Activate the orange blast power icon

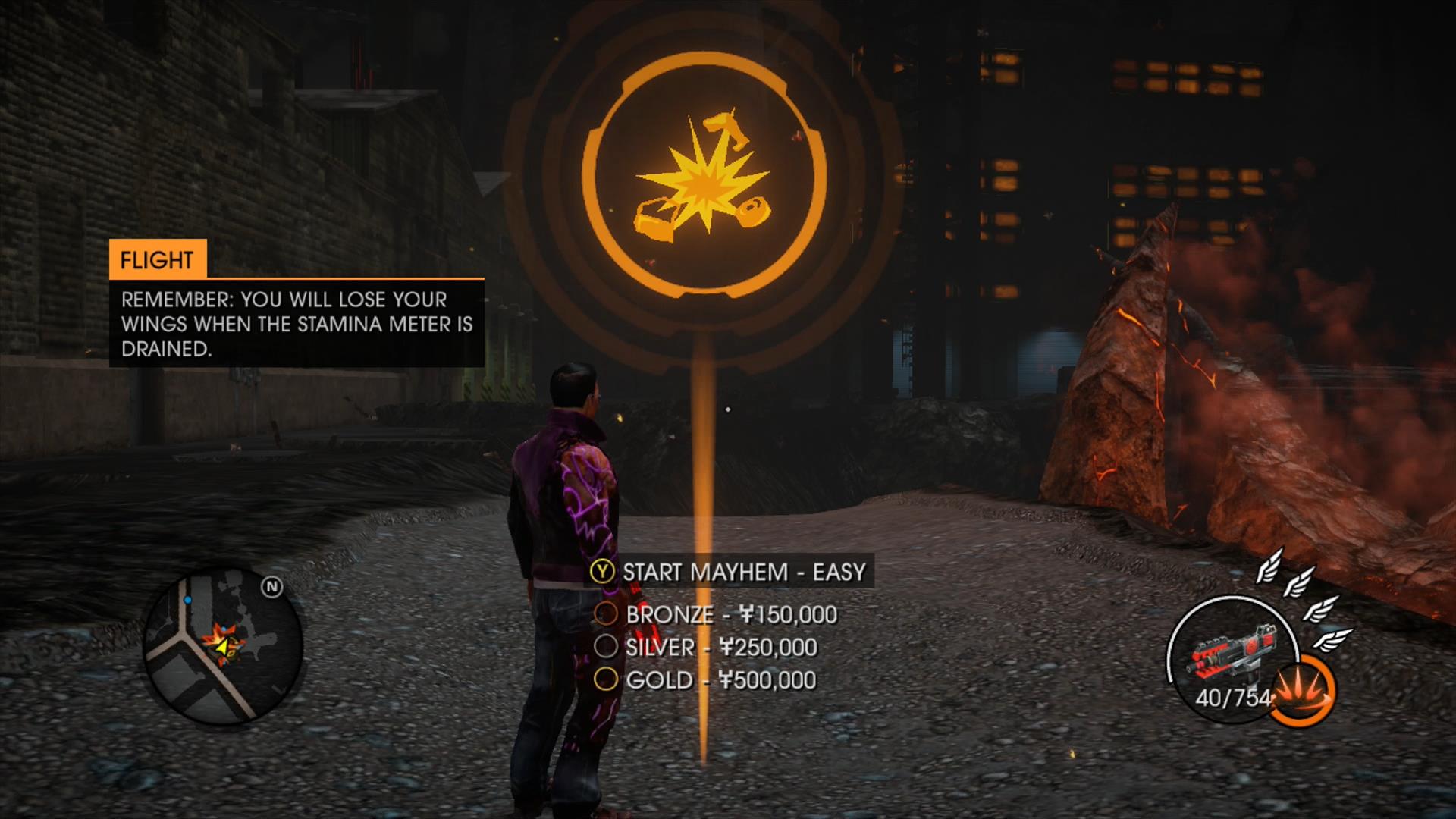pos(1301,691)
